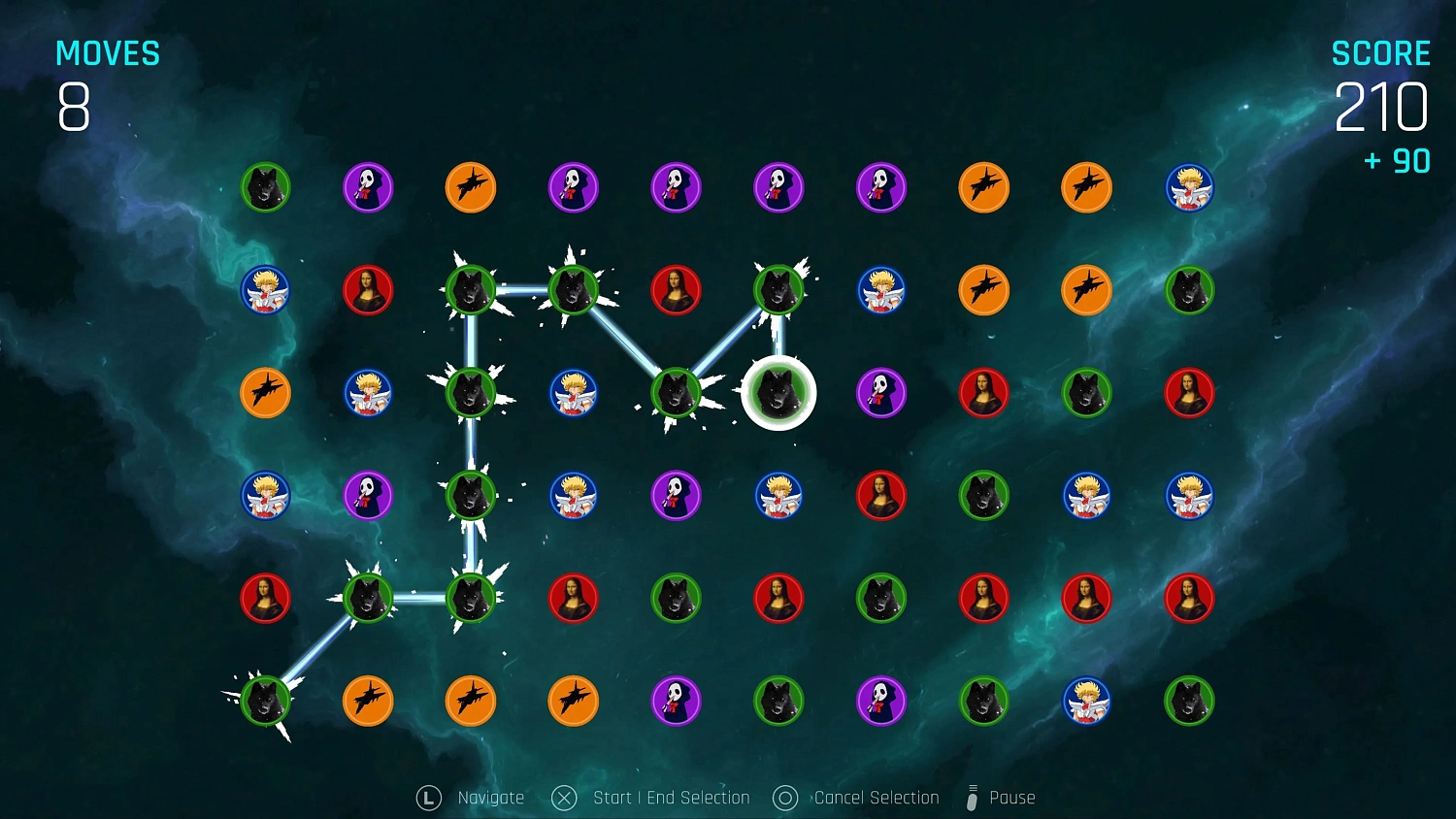Select the reaper token next to the selected wolf

click(881, 391)
